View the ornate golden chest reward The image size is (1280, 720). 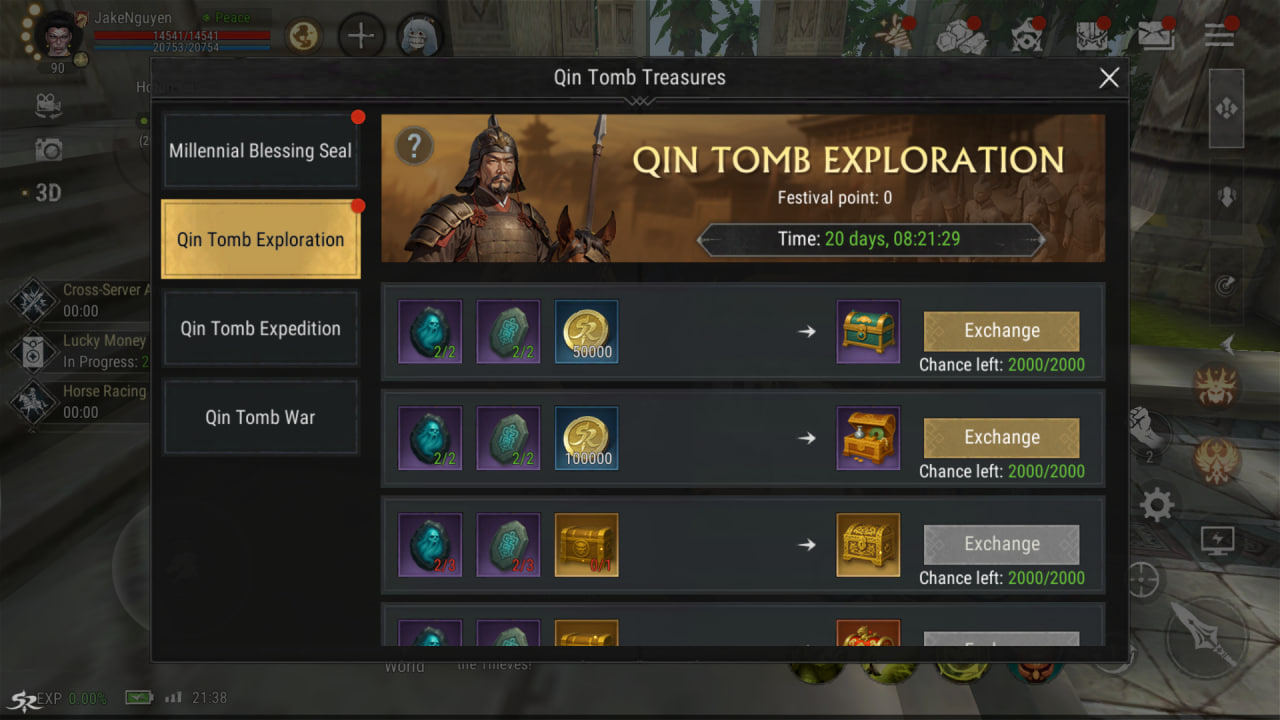click(x=868, y=544)
